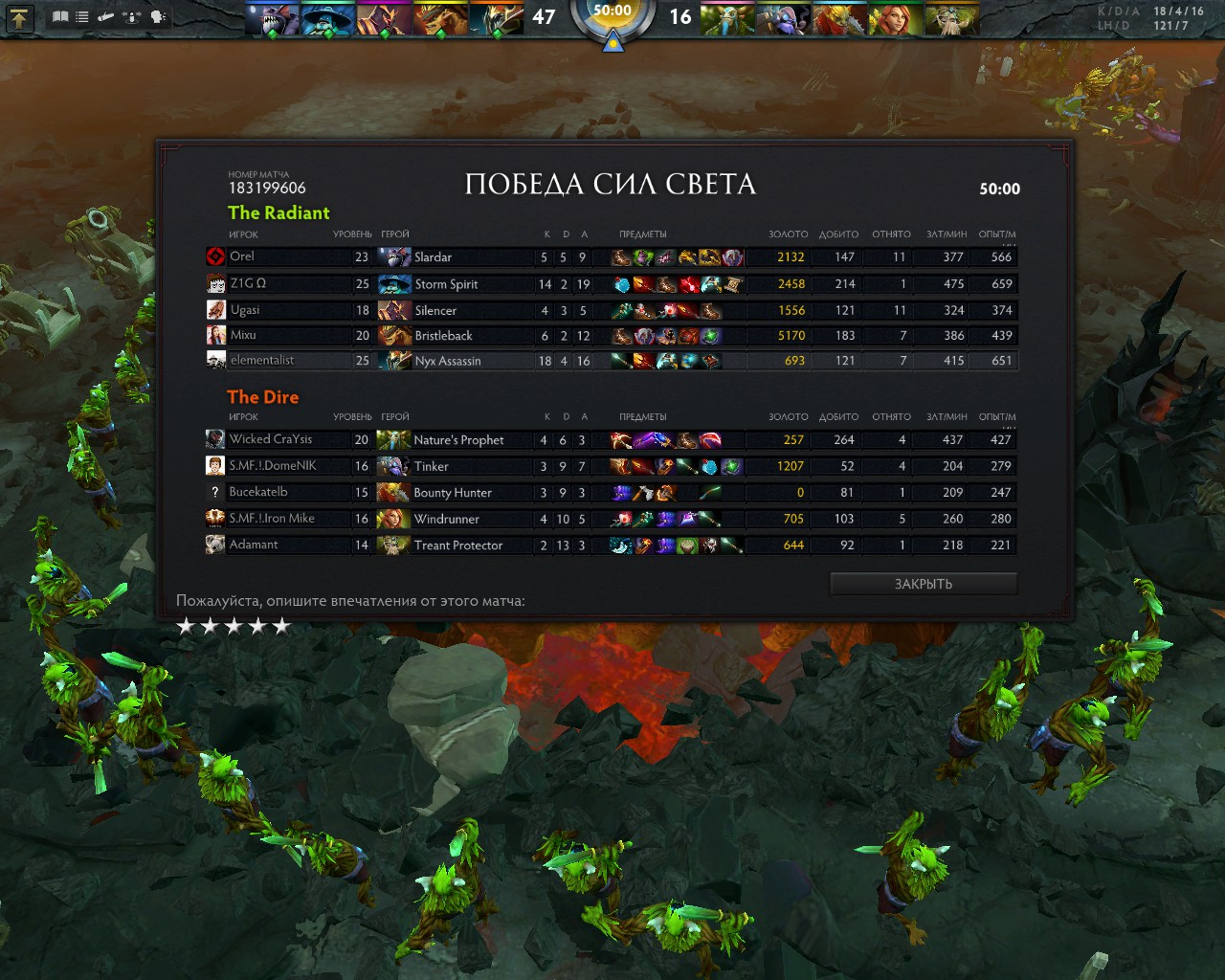Open the book icon in top bar
Image resolution: width=1225 pixels, height=980 pixels.
tap(60, 16)
